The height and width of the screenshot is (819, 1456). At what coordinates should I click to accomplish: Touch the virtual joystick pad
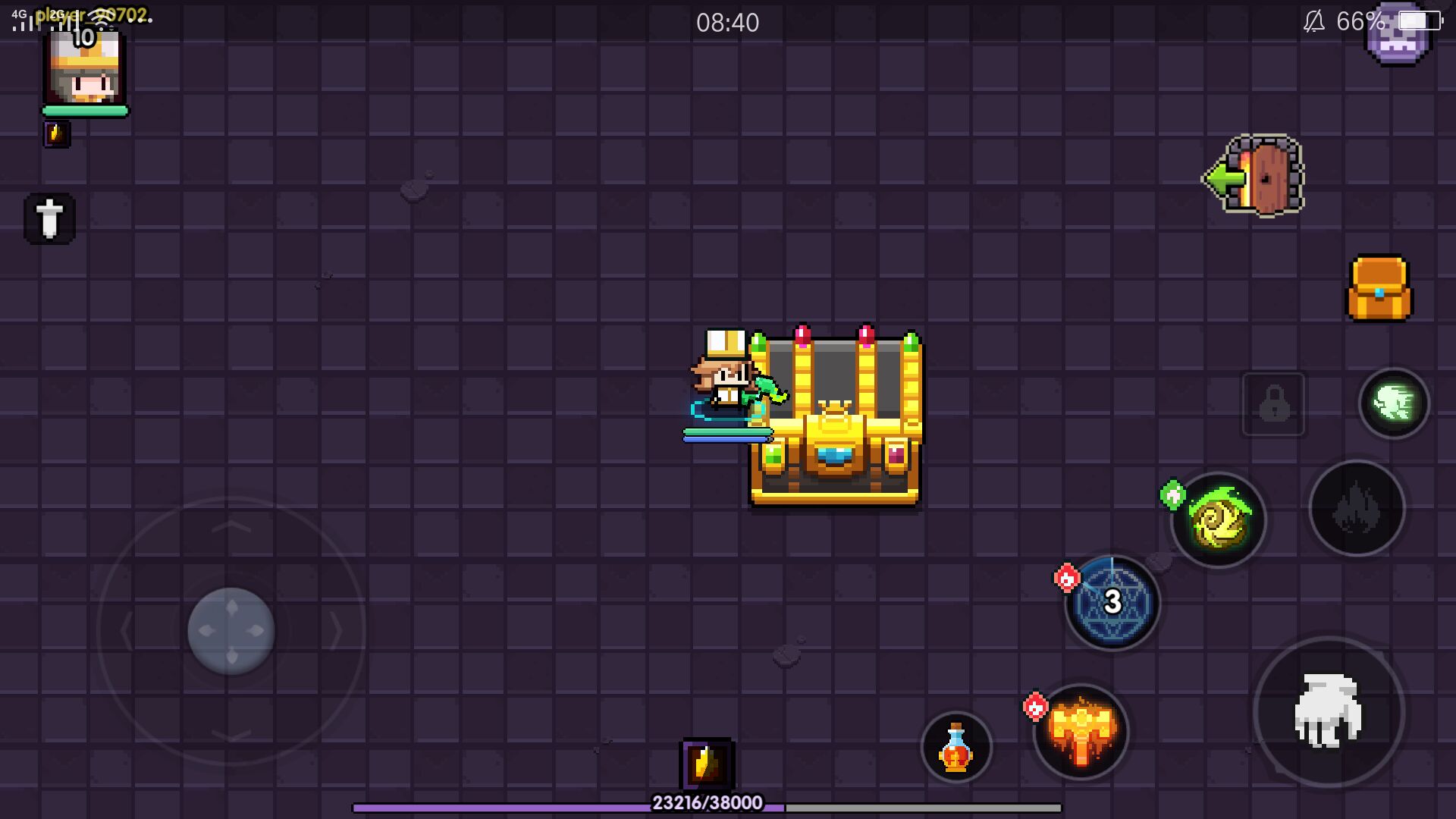(231, 630)
